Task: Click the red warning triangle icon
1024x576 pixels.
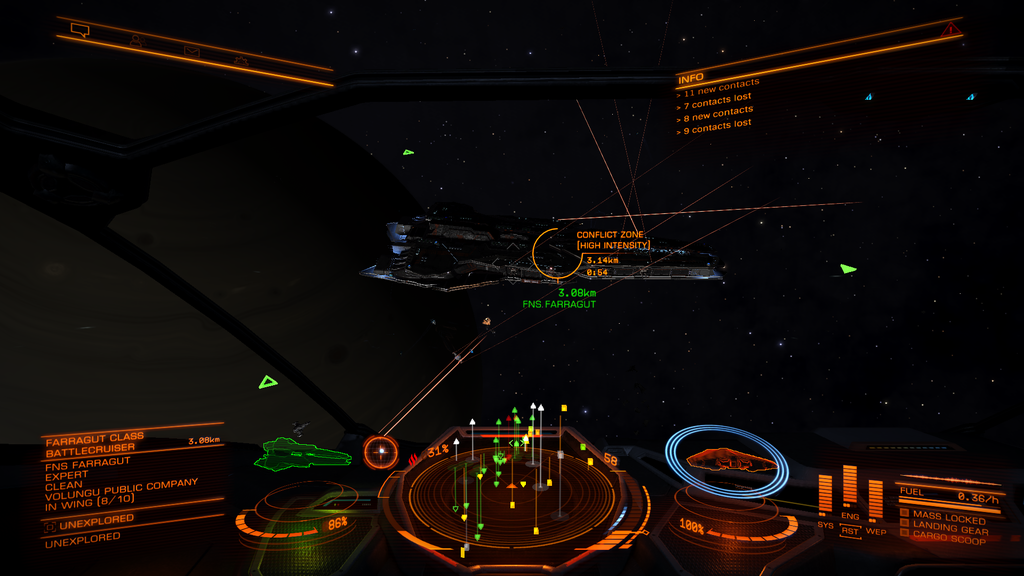Action: pos(950,31)
